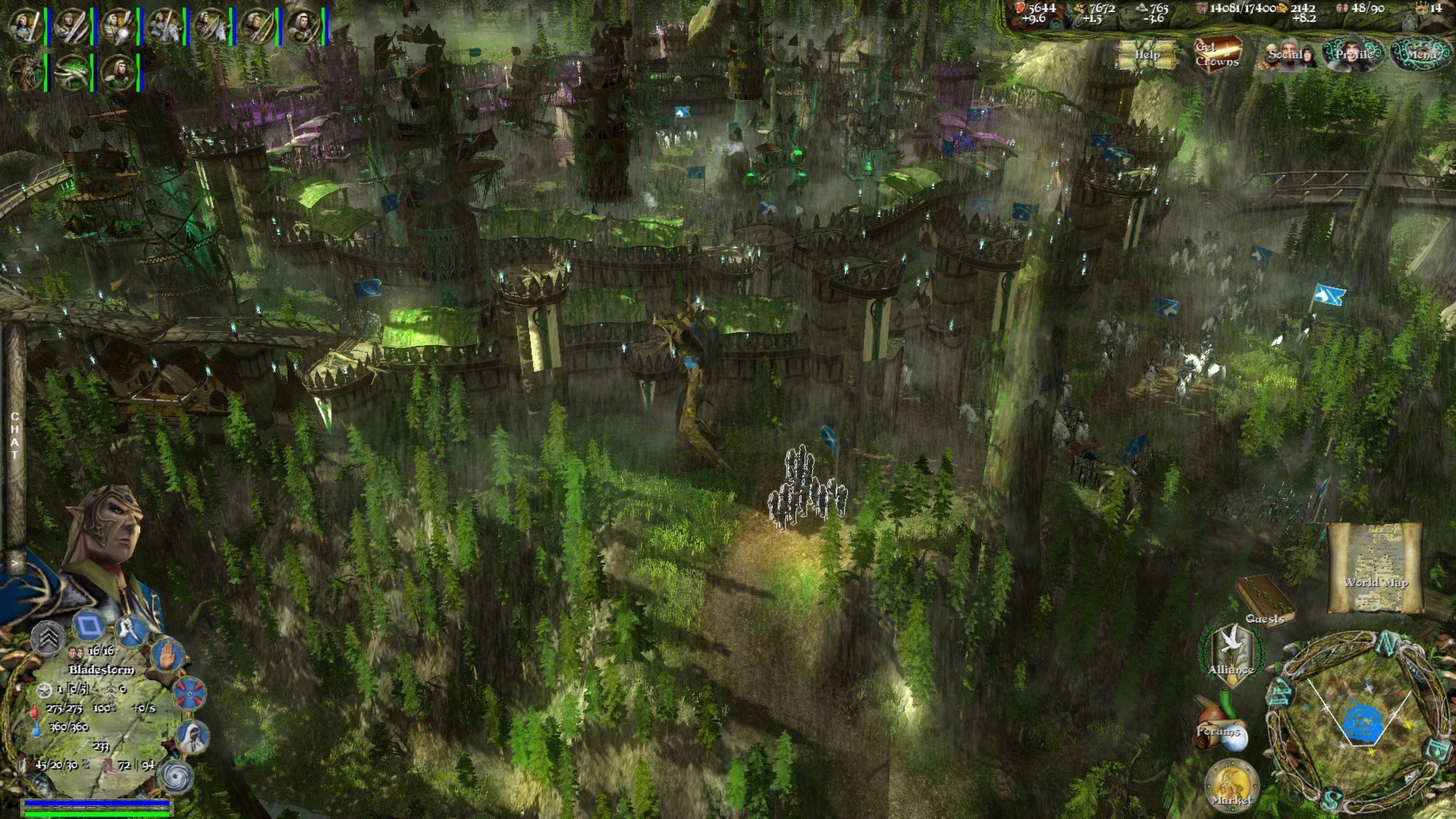1456x819 pixels.
Task: Click the grey chevron rank icon
Action: pos(49,637)
